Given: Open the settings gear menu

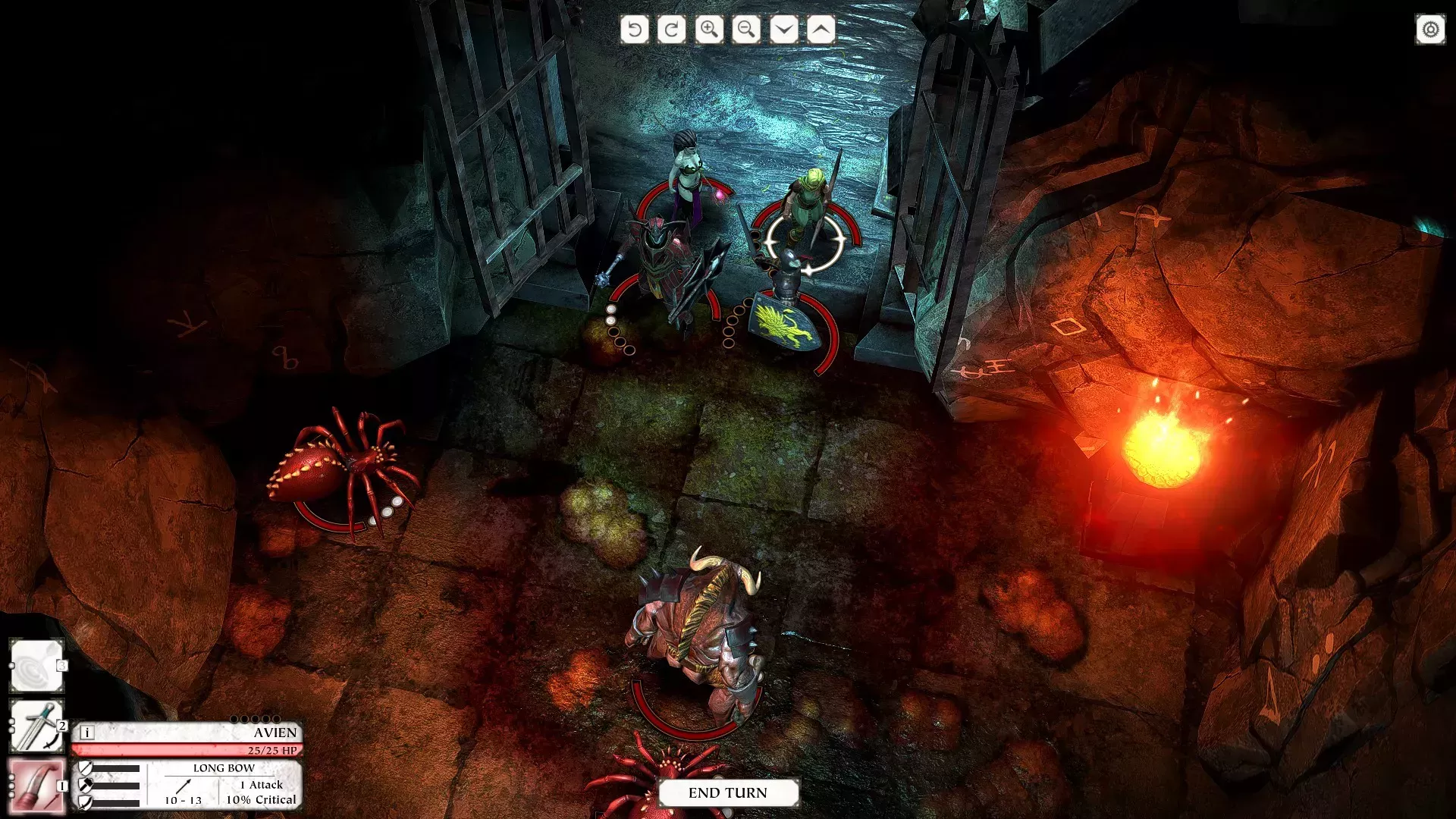Looking at the screenshot, I should [1430, 30].
